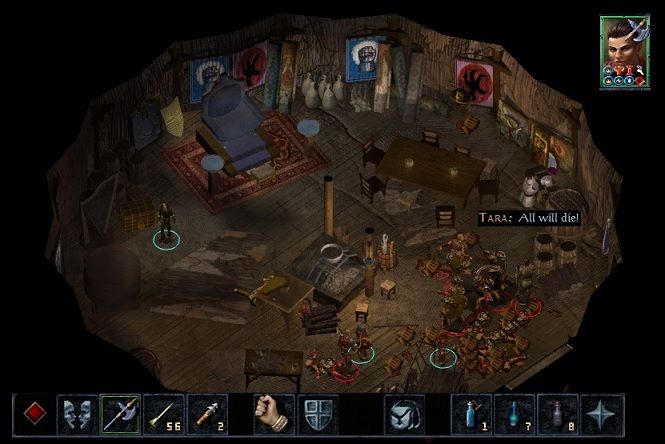Open the helmet icon button

click(x=404, y=412)
